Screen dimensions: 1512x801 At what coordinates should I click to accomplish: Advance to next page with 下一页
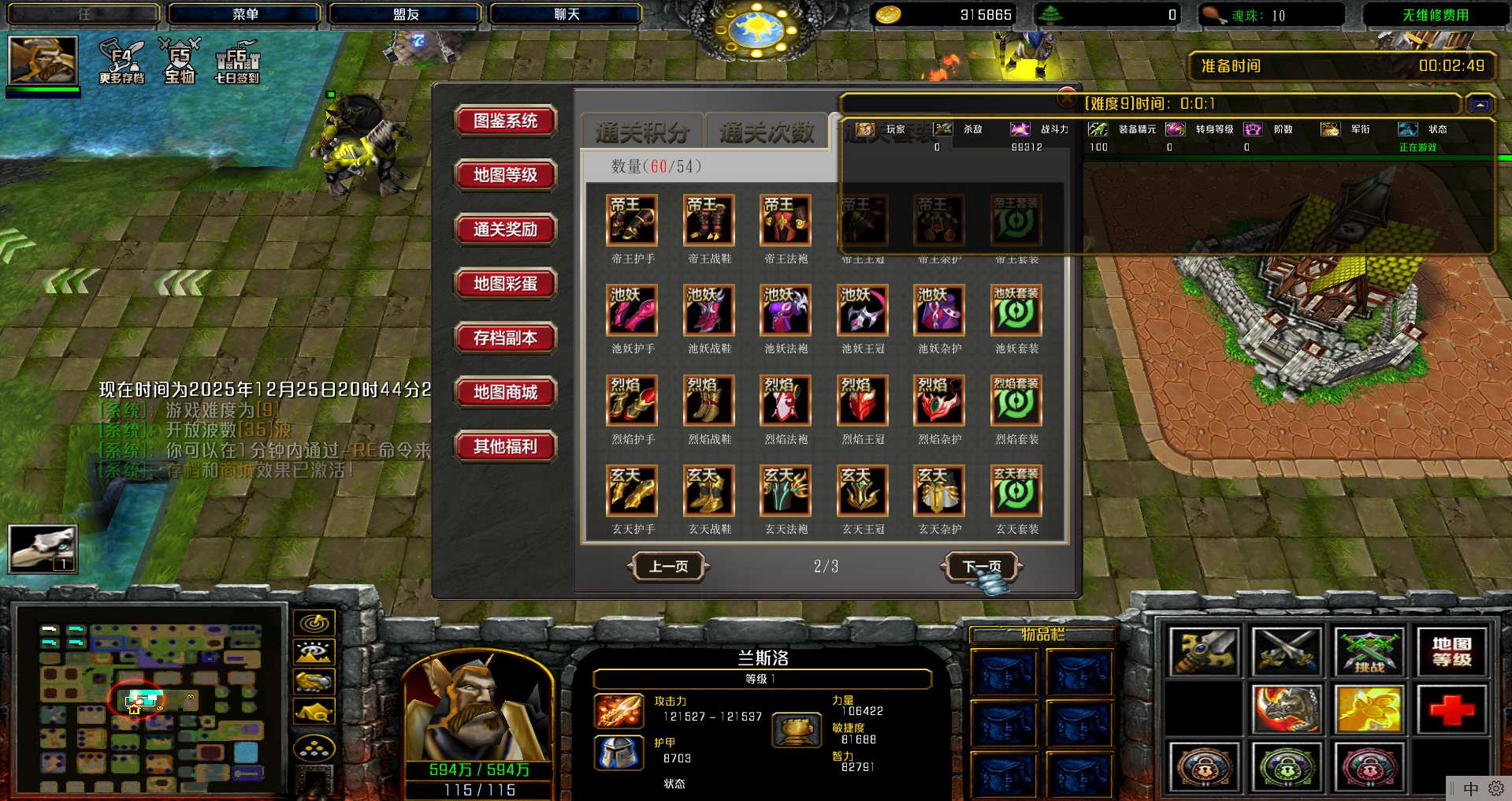click(982, 566)
